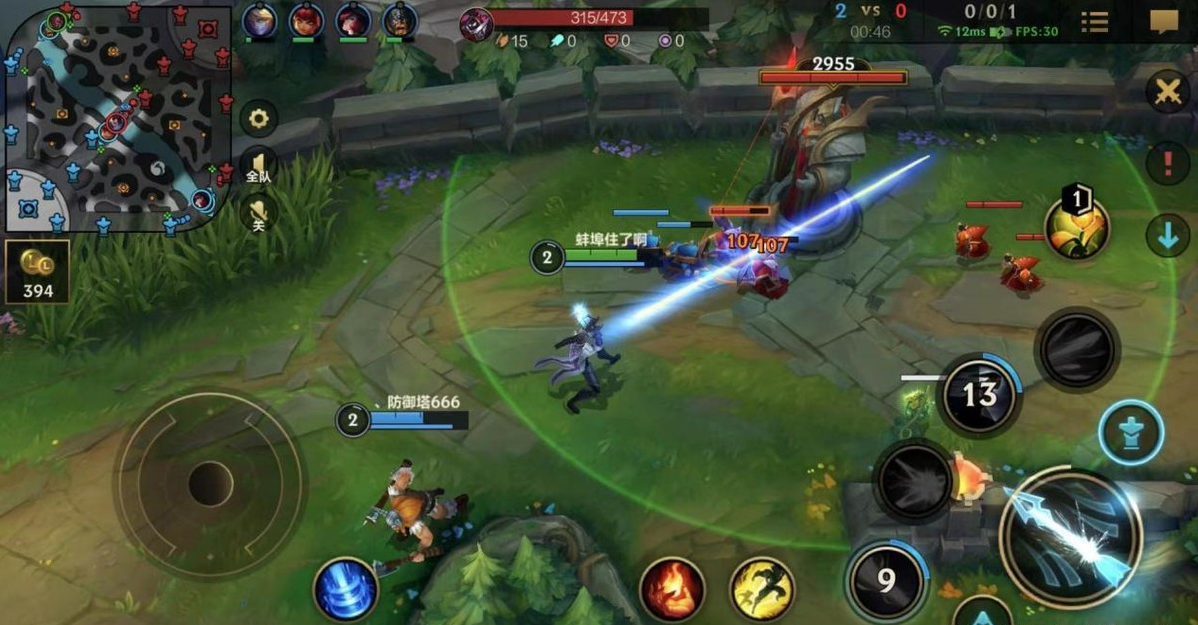The image size is (1198, 625).
Task: Send the red exclamation danger ping
Action: click(1167, 162)
